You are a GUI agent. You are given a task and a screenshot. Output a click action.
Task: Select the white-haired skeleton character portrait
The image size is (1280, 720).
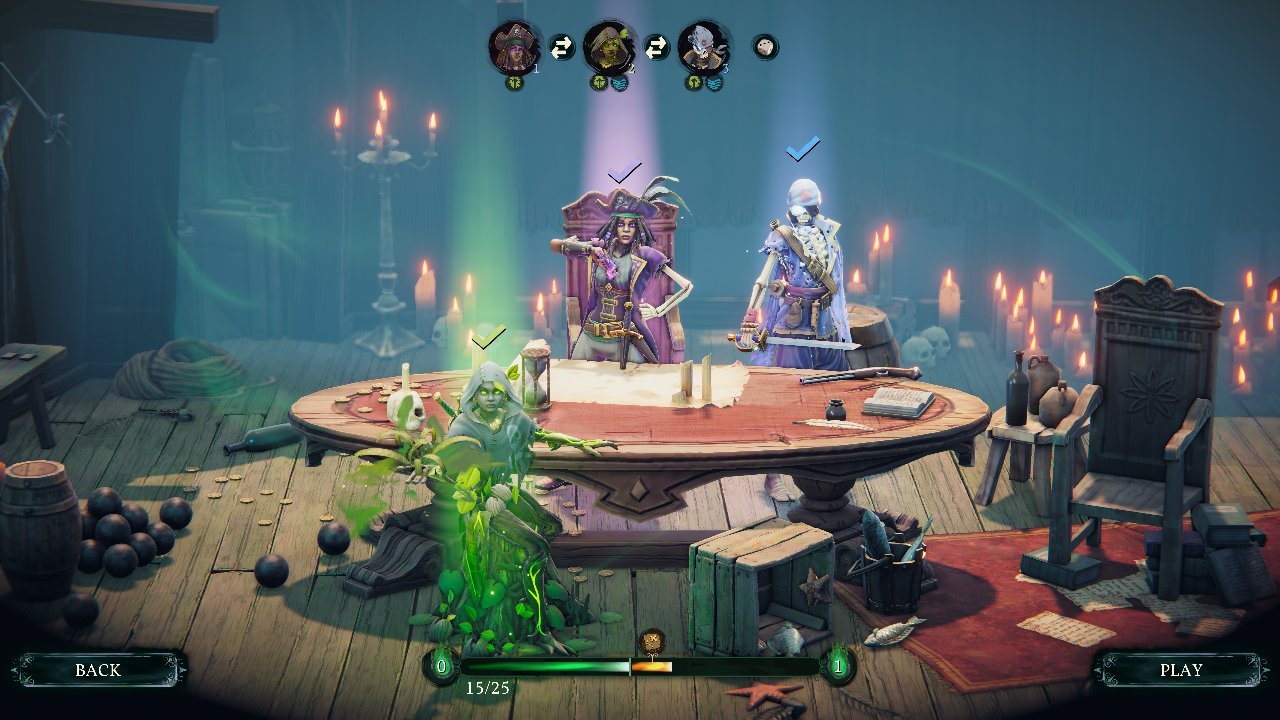pyautogui.click(x=703, y=47)
